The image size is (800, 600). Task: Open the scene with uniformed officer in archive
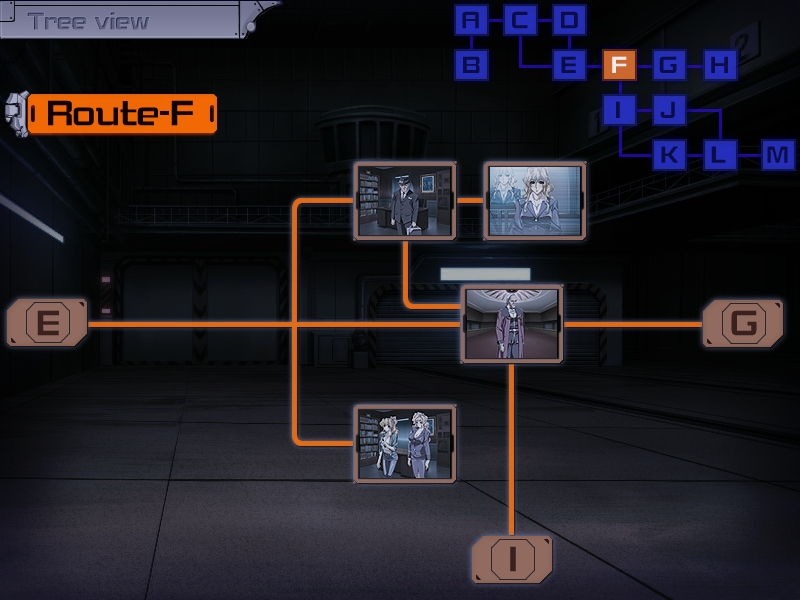pos(405,202)
